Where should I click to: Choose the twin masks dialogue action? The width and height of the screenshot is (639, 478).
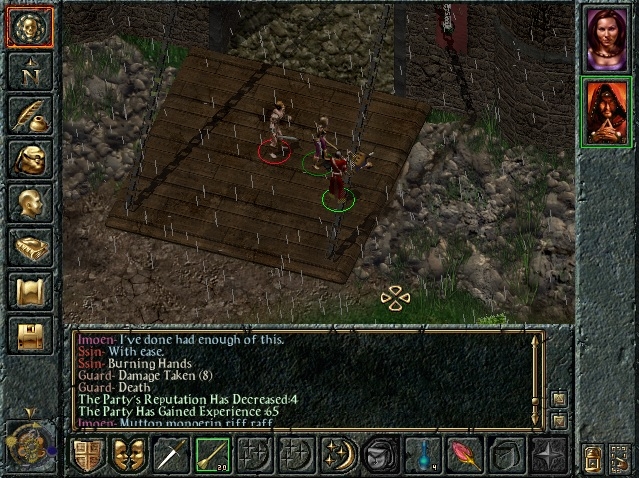pos(129,456)
